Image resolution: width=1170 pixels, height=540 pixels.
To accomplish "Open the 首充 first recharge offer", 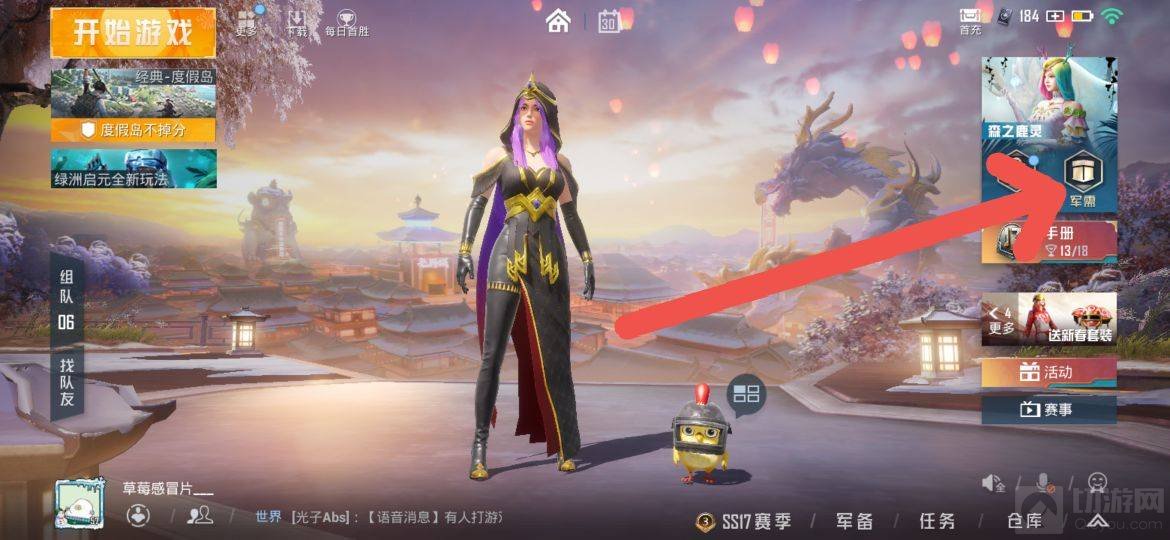I will point(970,20).
